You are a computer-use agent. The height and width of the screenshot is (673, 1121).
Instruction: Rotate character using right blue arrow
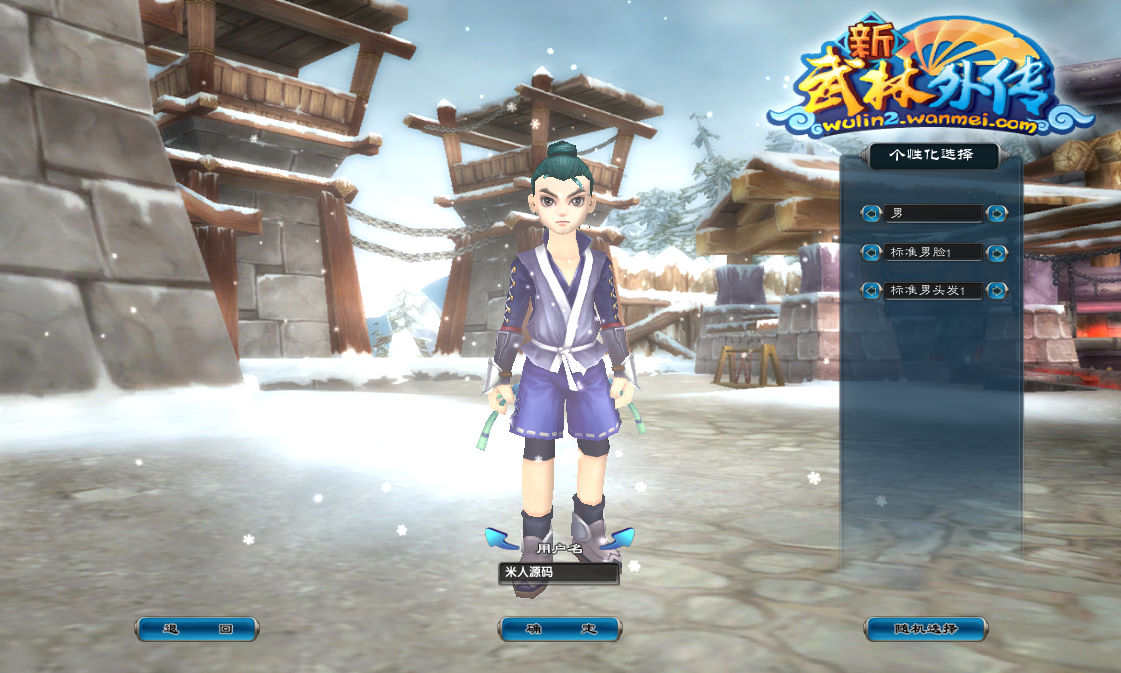(x=620, y=539)
